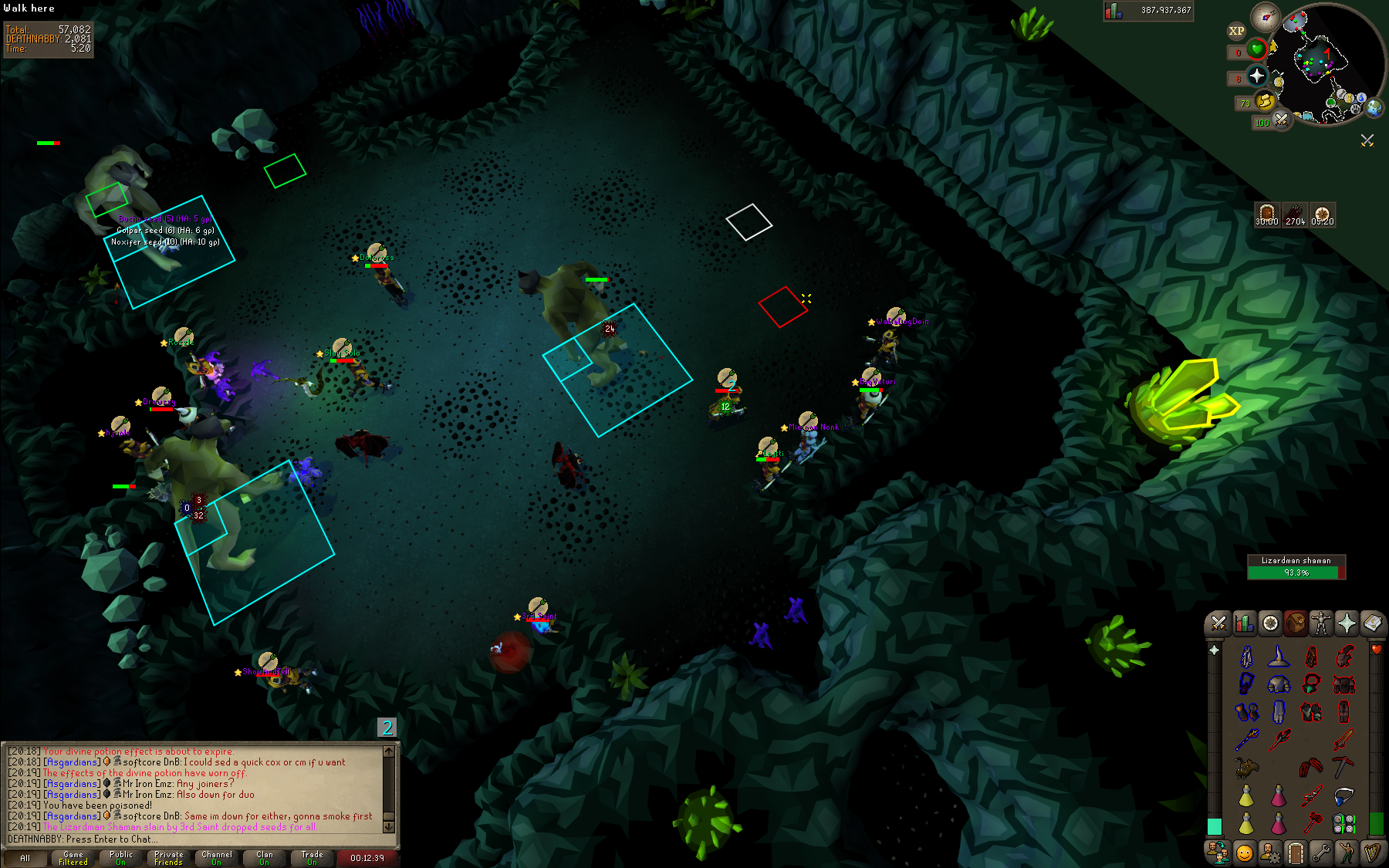The width and height of the screenshot is (1389, 868).
Task: Open the Settings wrench tab
Action: 1321,853
